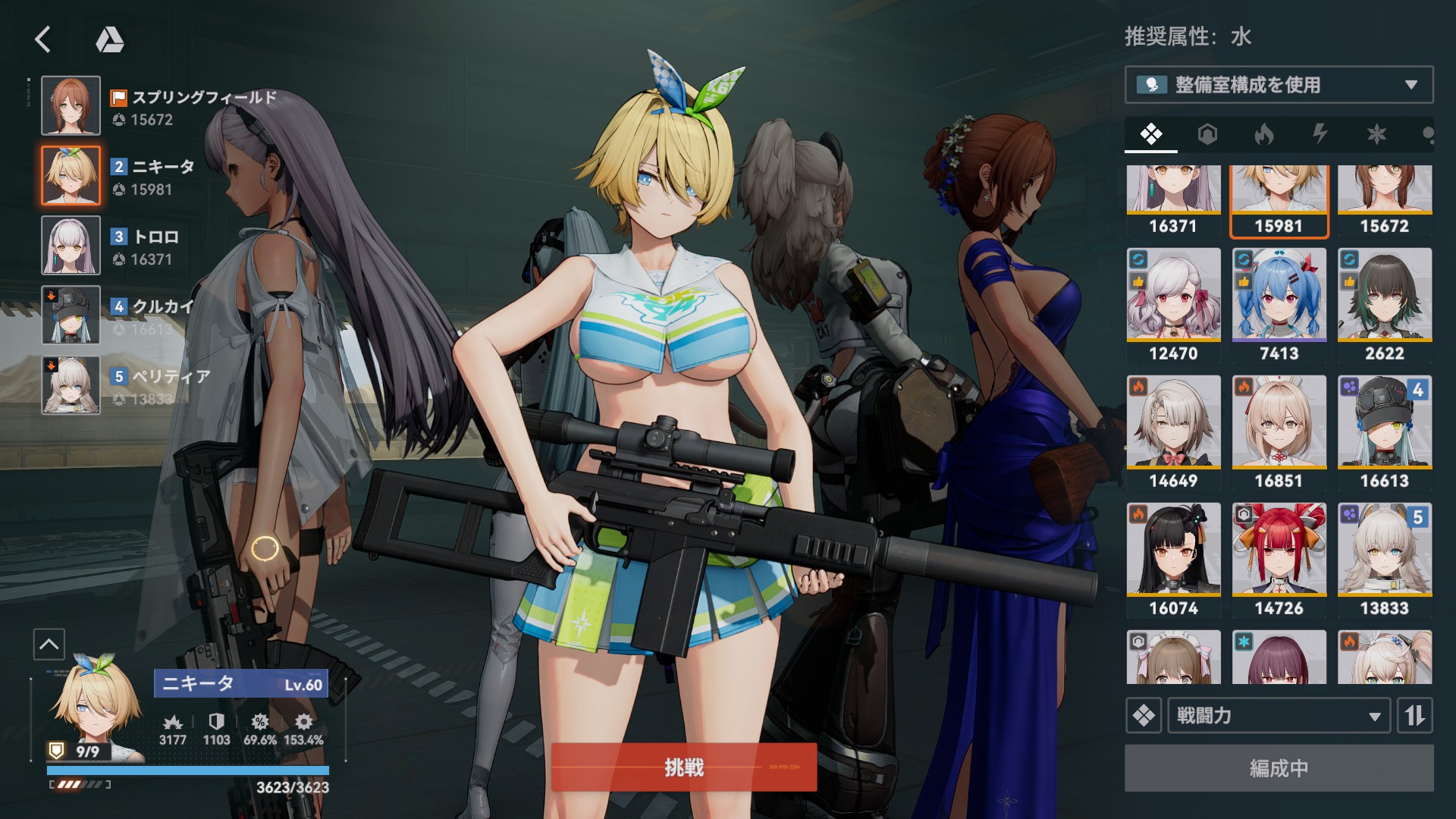
Task: Start the battle with 挑戦 button
Action: pyautogui.click(x=683, y=767)
